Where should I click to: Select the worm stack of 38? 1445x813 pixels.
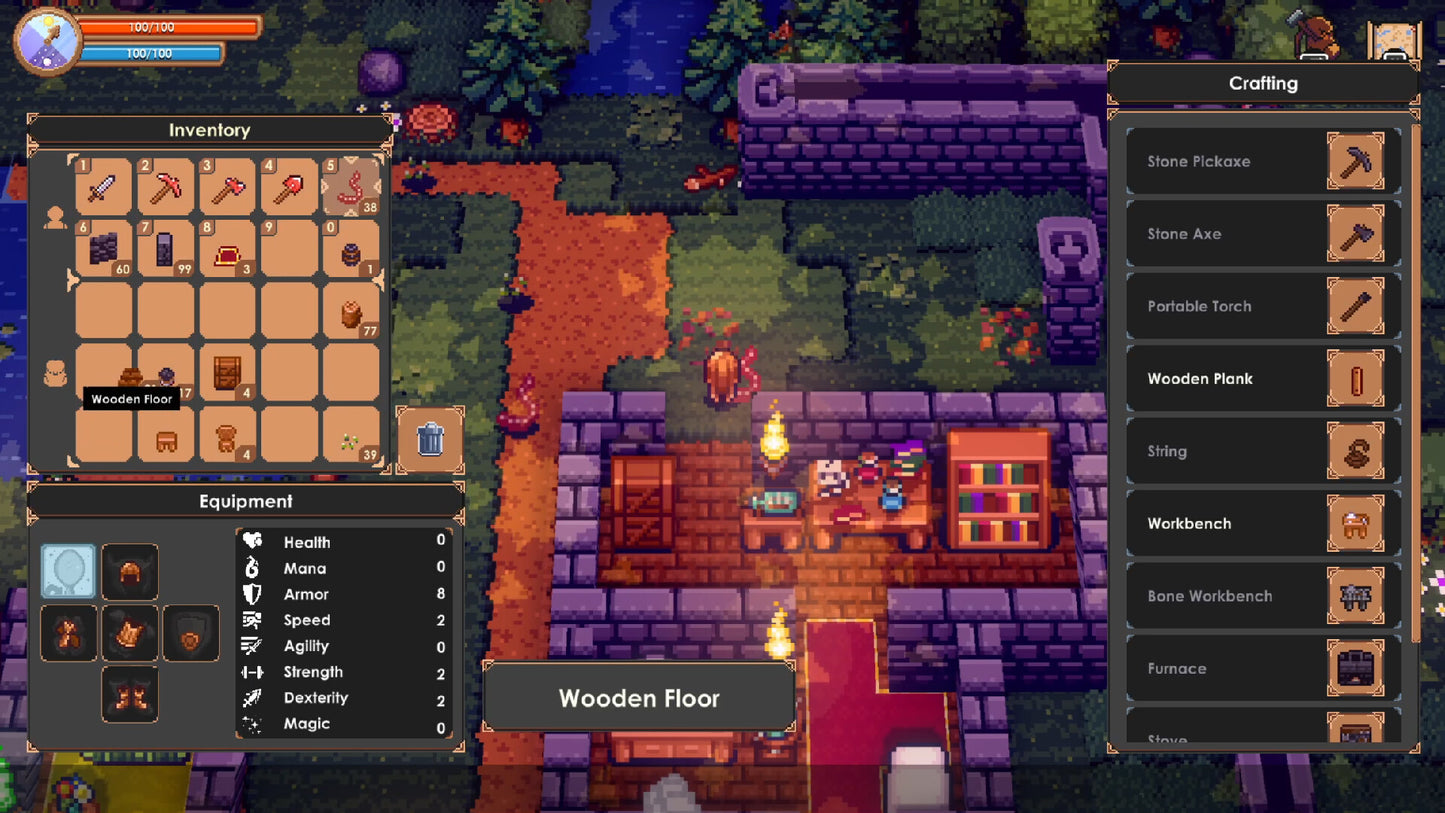[351, 187]
